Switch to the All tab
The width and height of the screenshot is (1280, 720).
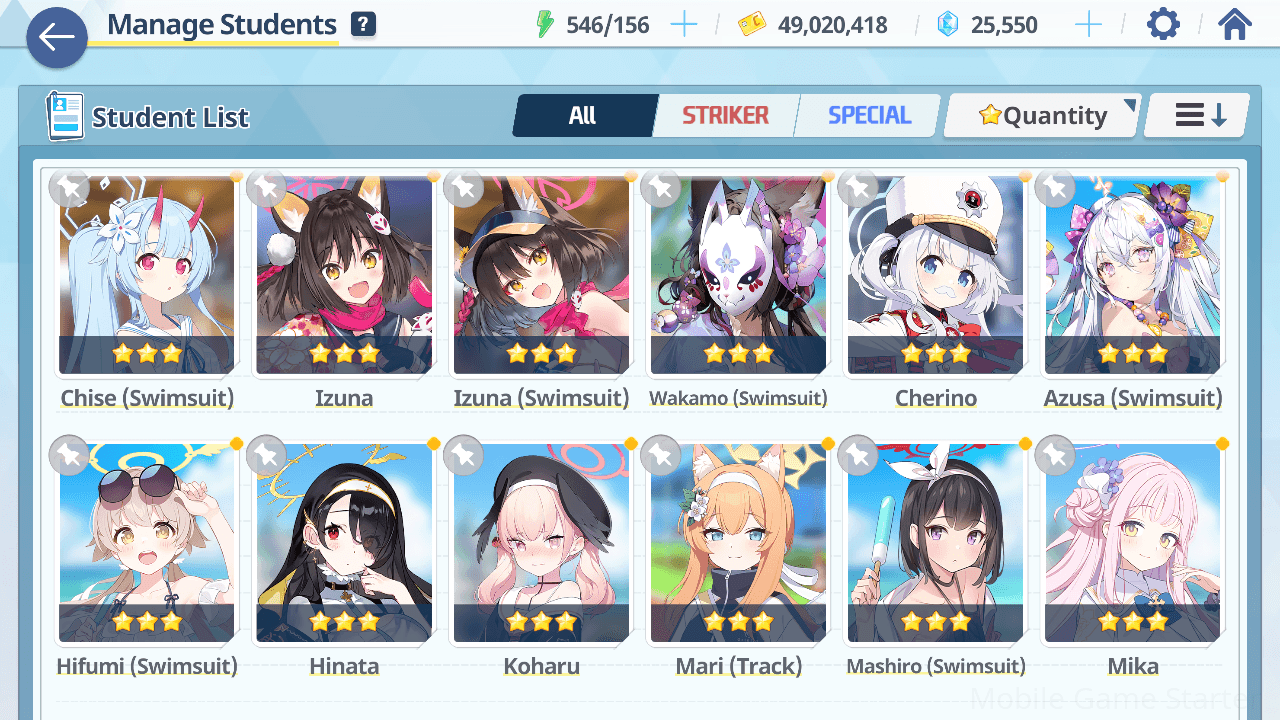point(583,116)
